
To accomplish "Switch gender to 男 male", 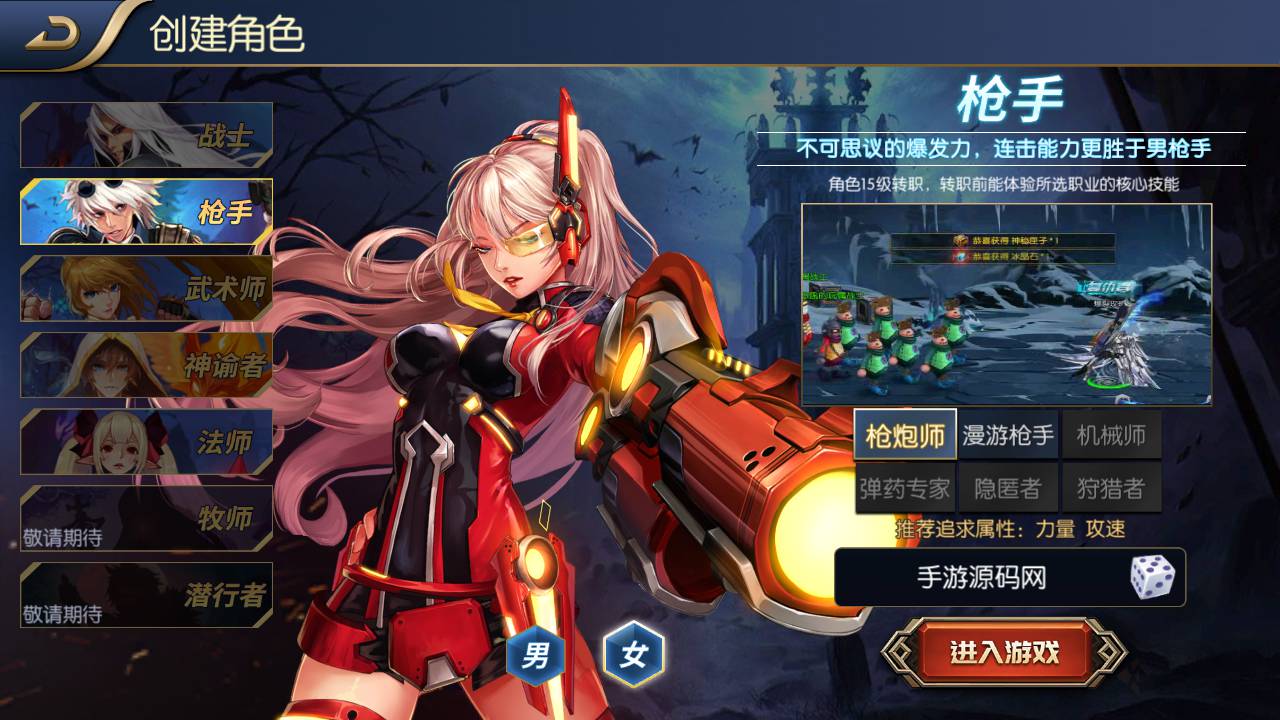I will coord(536,657).
